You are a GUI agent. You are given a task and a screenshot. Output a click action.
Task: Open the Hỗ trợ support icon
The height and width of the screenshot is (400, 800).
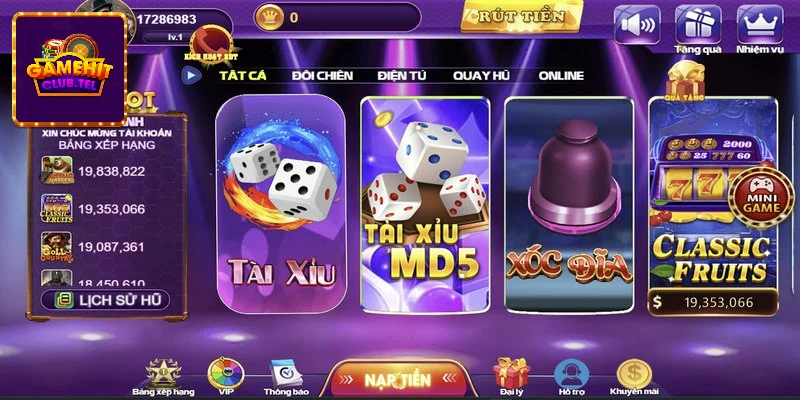point(572,377)
